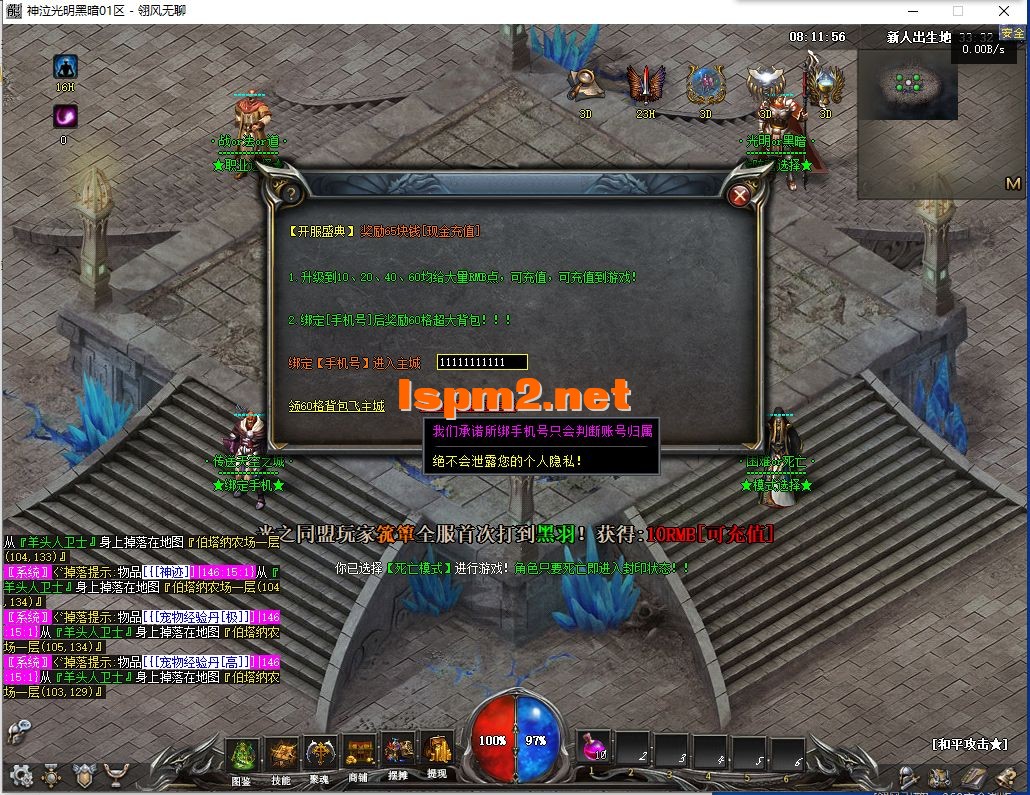
Task: Open the 图鉴 codex icon
Action: [242, 755]
